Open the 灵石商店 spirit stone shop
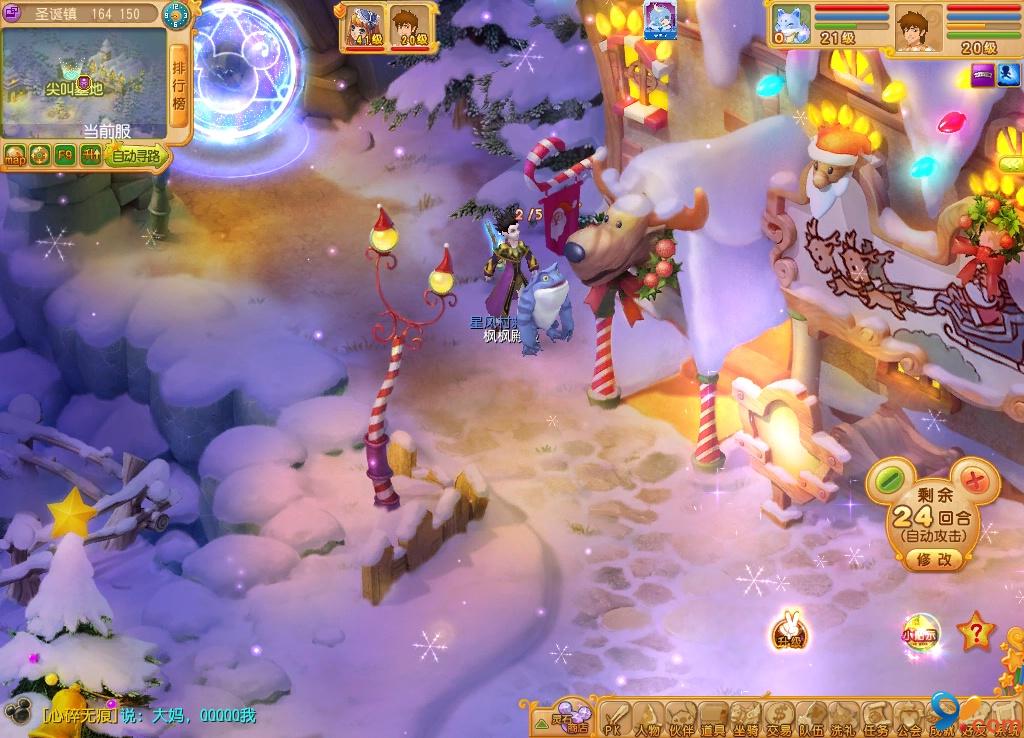1024x738 pixels. coord(570,717)
